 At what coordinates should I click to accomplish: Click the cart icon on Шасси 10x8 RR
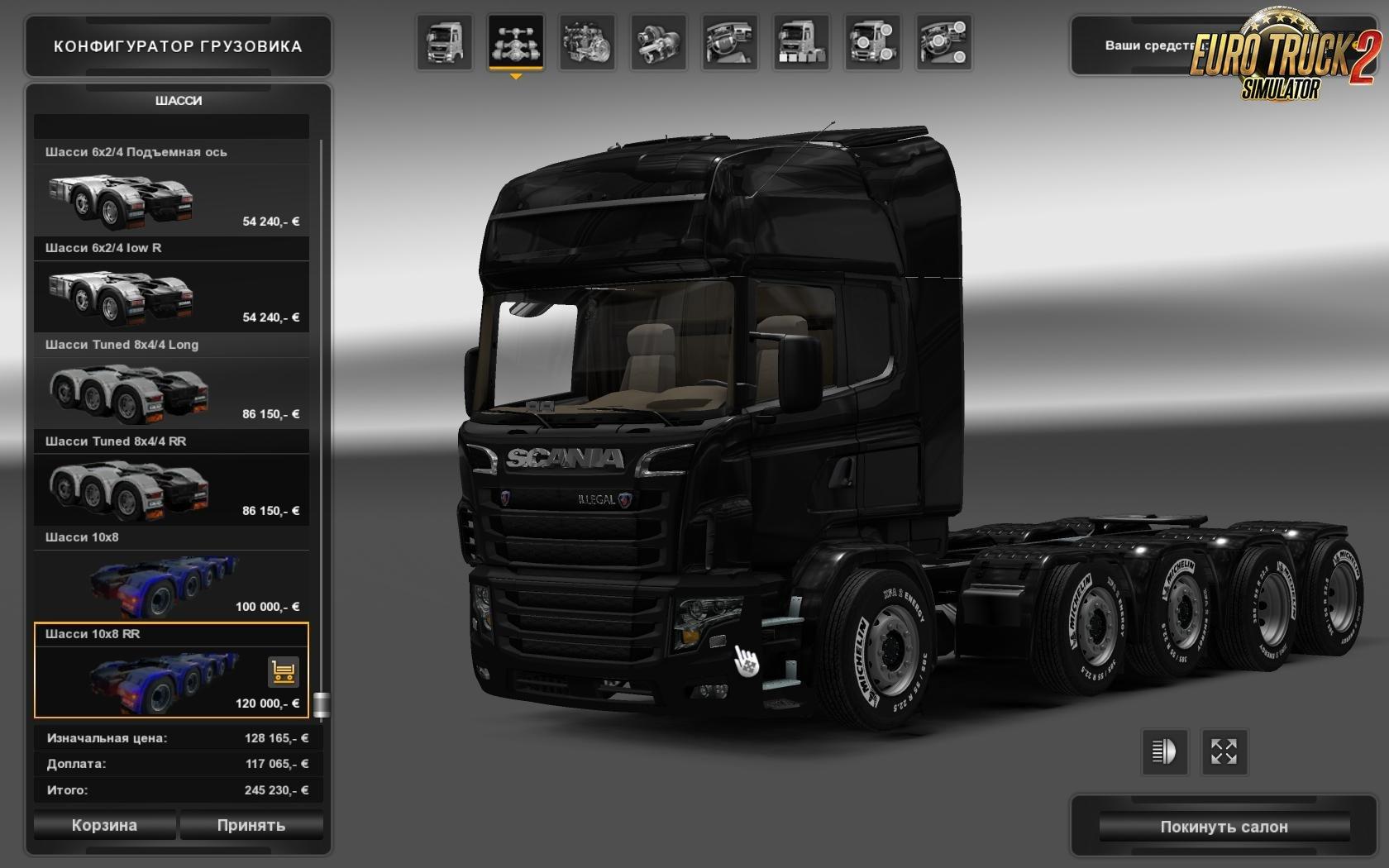(284, 672)
